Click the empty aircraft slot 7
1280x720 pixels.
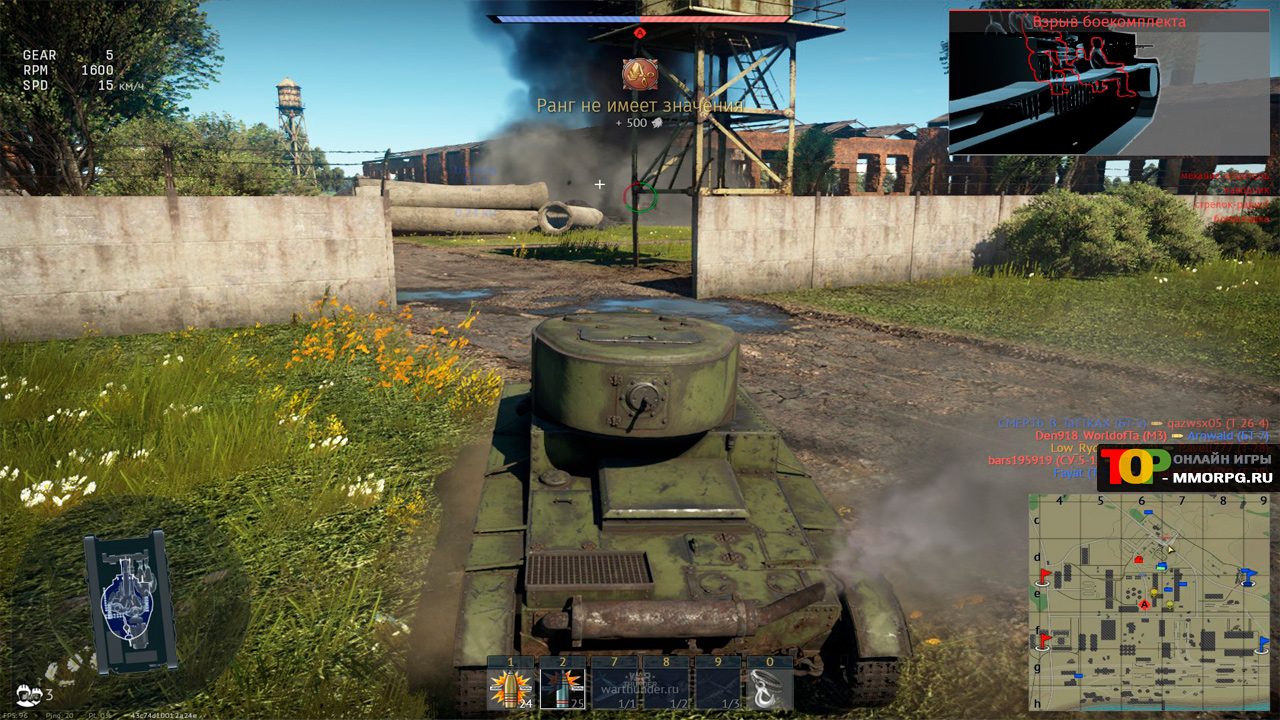click(x=614, y=690)
